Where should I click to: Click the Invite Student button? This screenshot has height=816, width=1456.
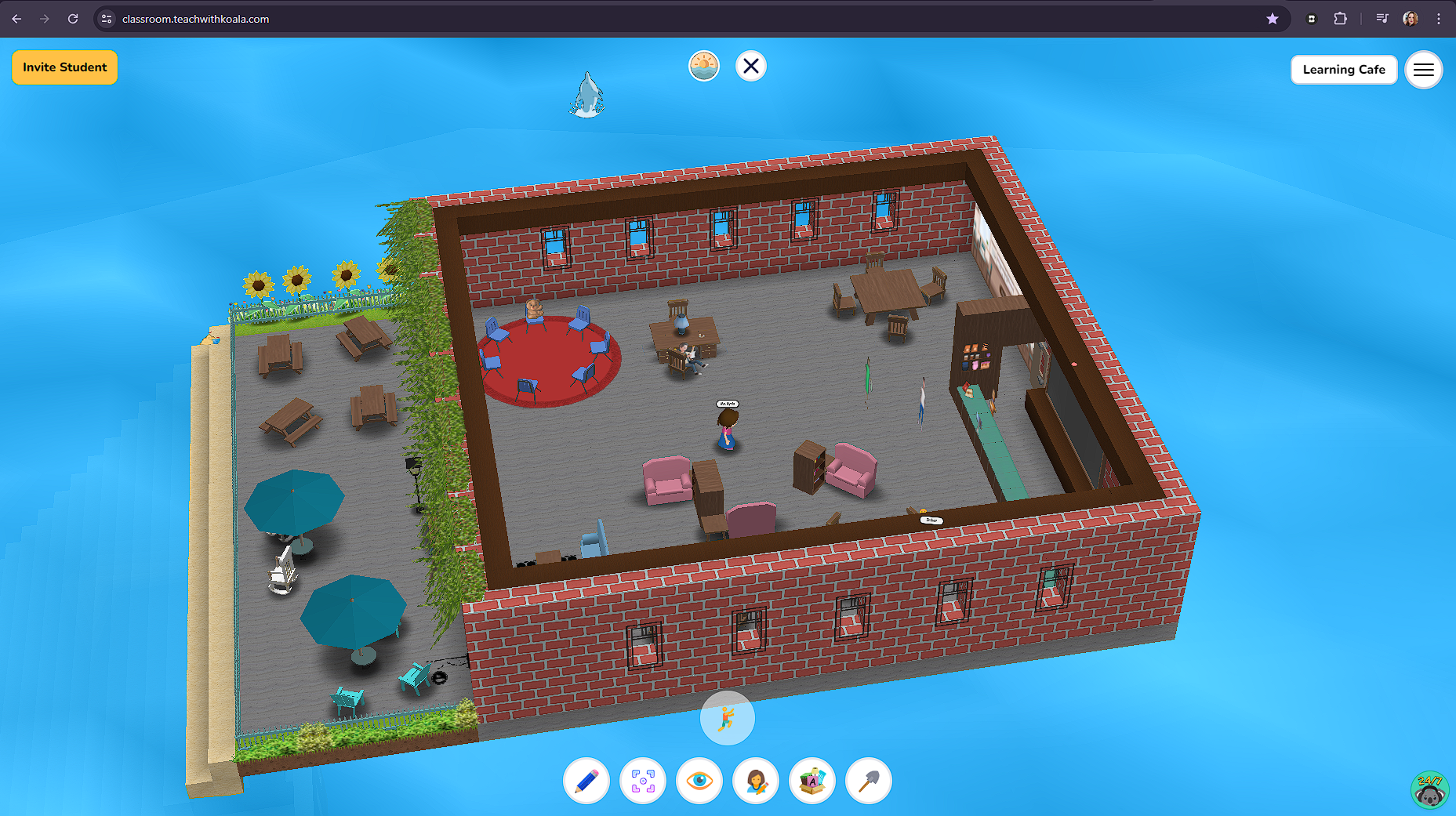[64, 67]
